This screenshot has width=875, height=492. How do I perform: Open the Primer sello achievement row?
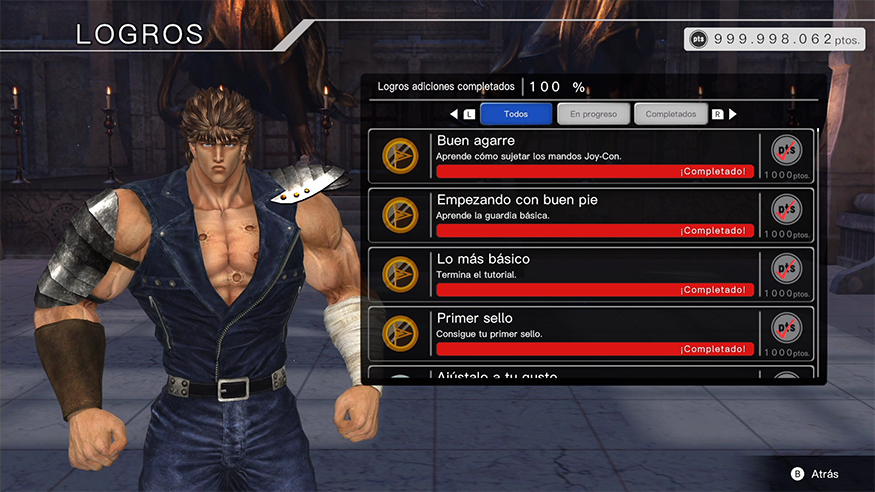pos(592,332)
